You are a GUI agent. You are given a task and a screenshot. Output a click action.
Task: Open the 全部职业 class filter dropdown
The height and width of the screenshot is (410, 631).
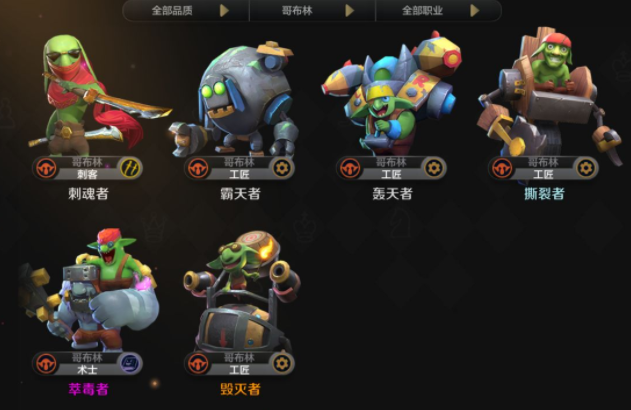tap(437, 11)
